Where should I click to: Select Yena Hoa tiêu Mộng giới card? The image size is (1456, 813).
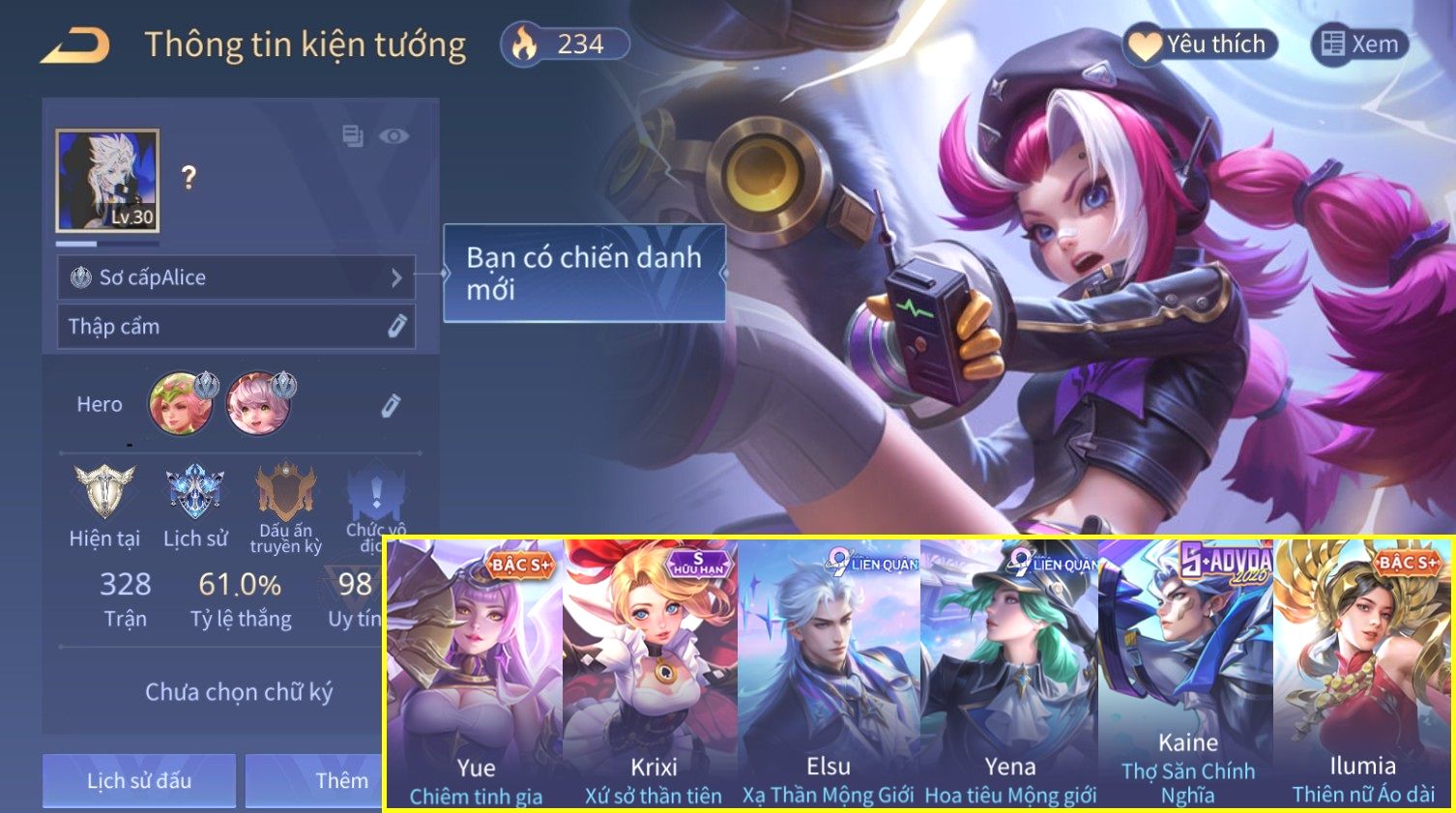(1009, 676)
